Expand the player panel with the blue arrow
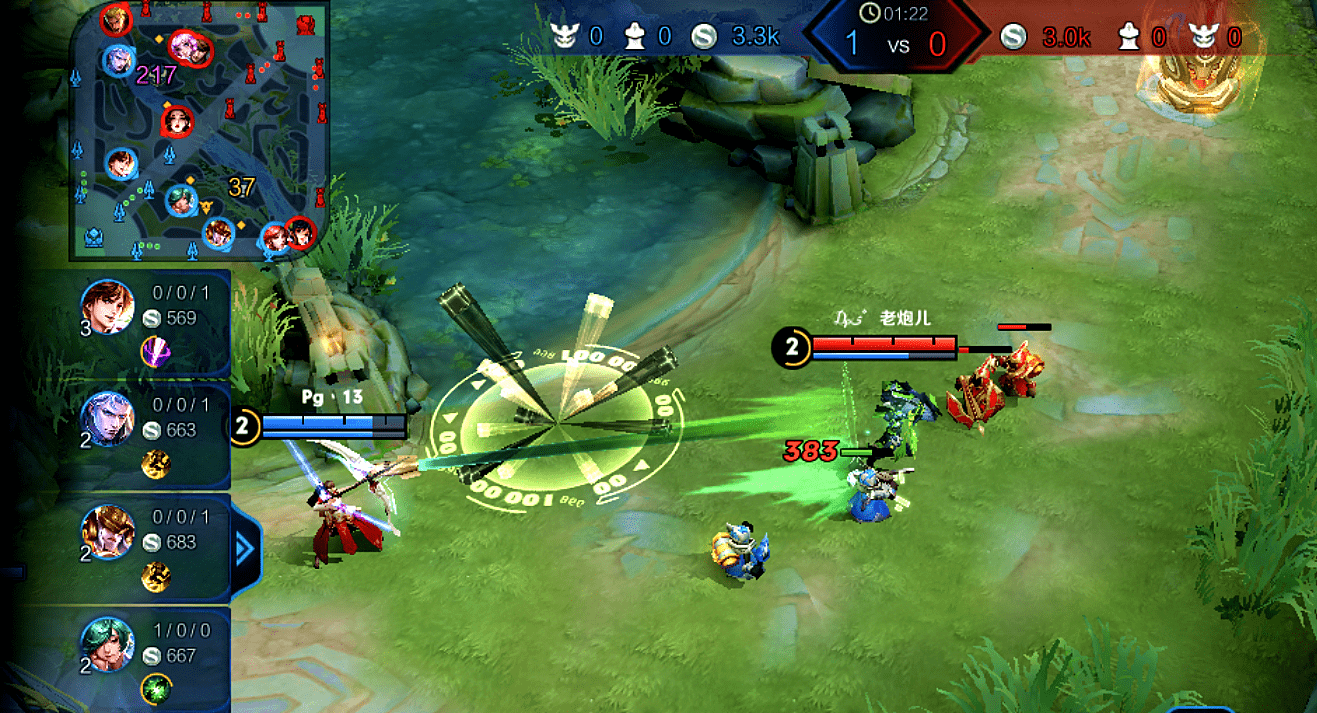The width and height of the screenshot is (1317, 713). coord(245,549)
